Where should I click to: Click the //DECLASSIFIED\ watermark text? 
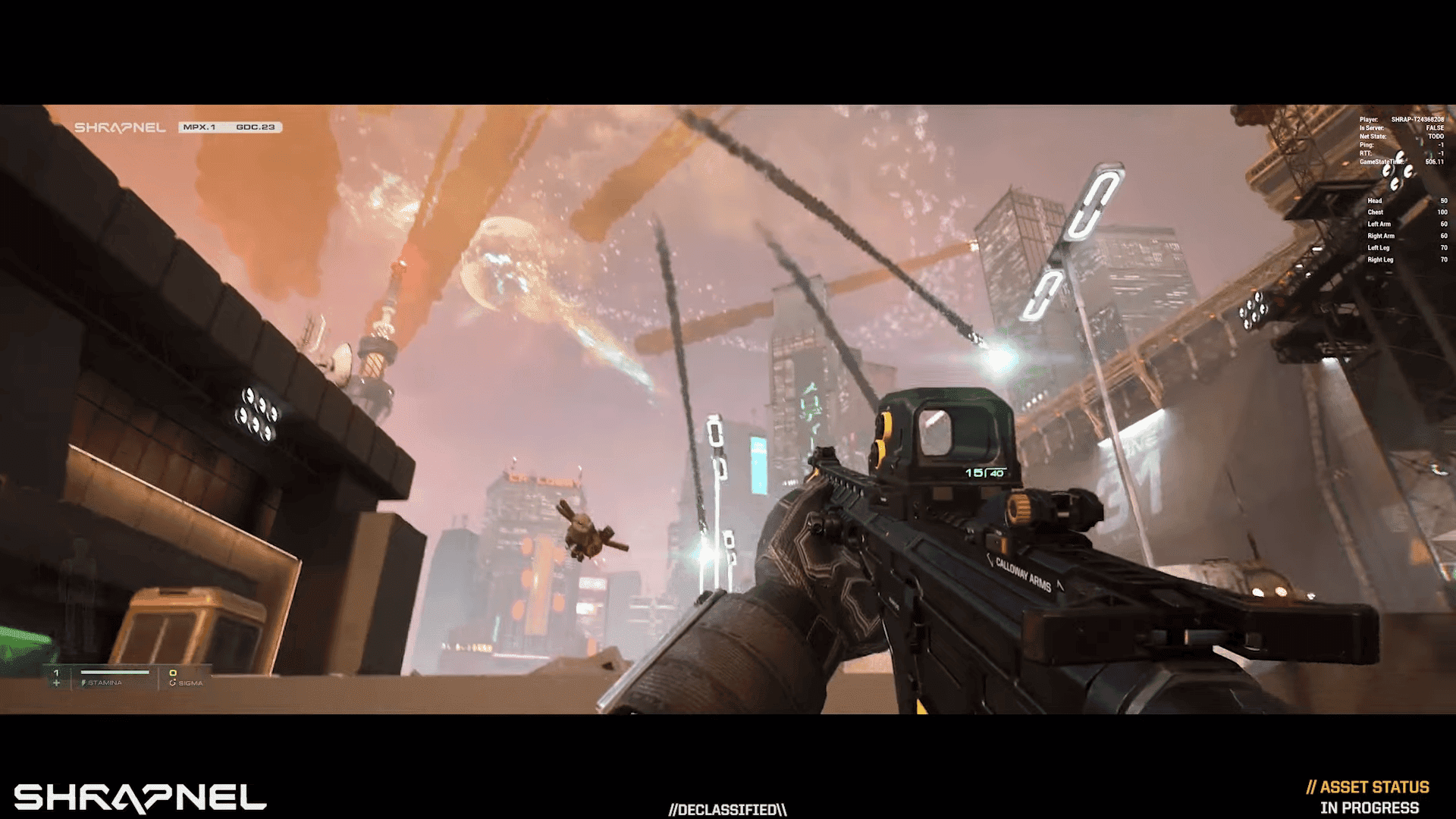[728, 809]
